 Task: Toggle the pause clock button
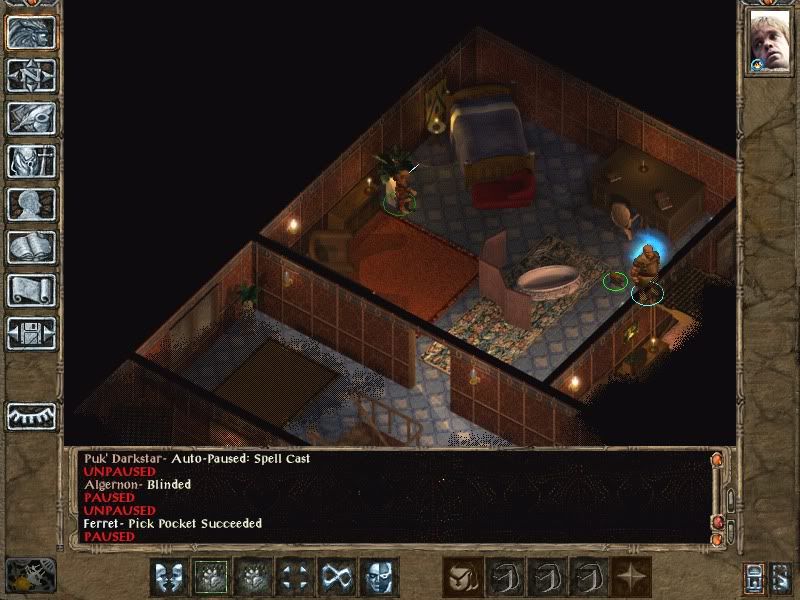pyautogui.click(x=30, y=575)
